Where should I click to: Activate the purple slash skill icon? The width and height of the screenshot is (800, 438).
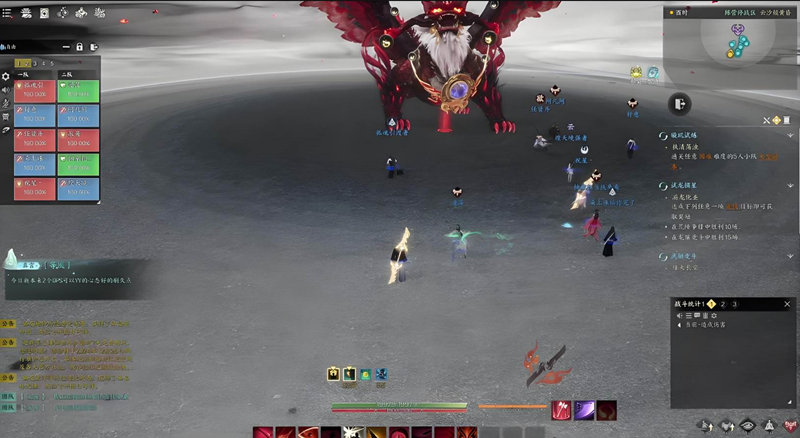pyautogui.click(x=584, y=409)
